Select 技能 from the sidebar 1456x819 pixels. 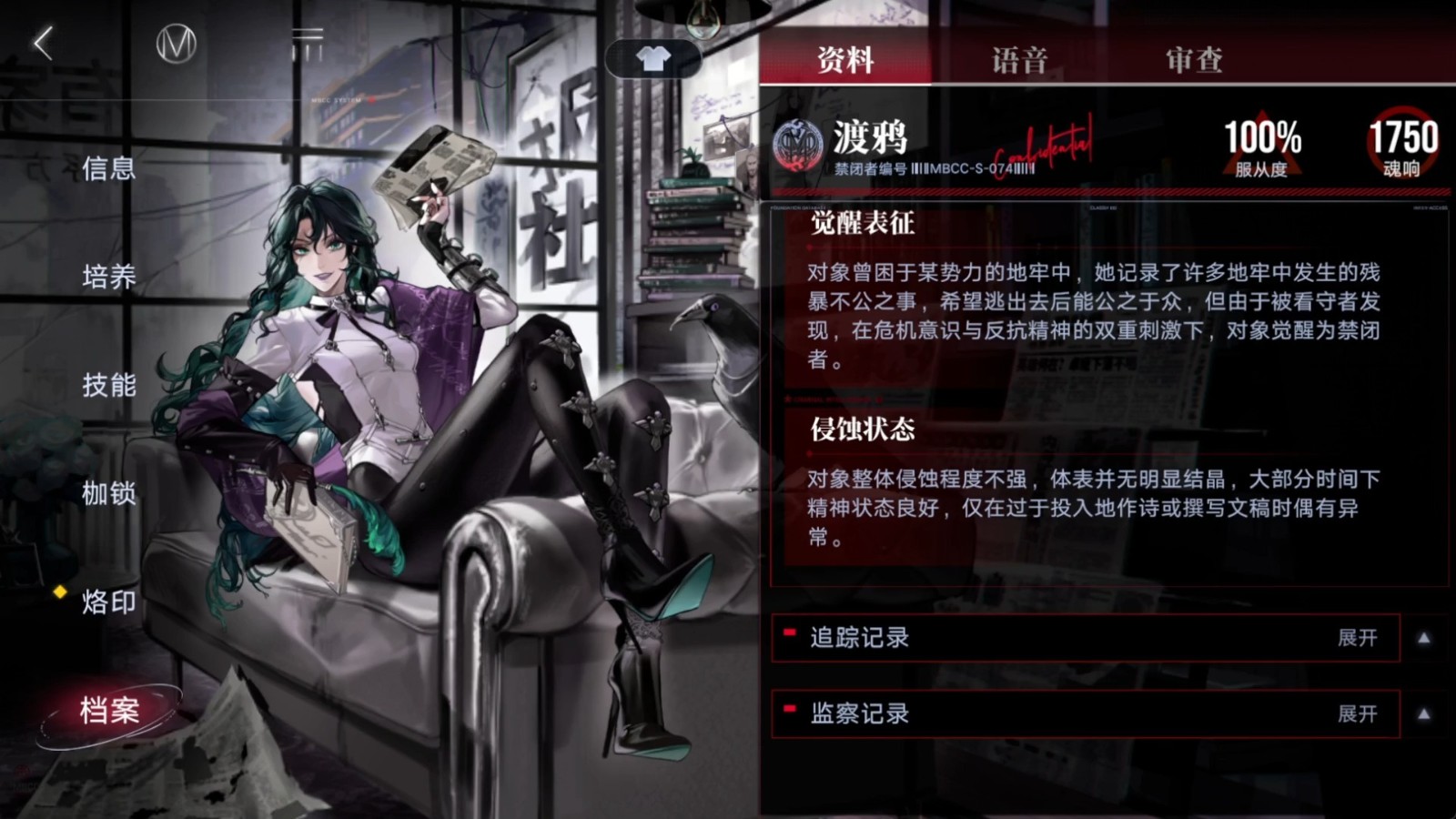pos(109,387)
